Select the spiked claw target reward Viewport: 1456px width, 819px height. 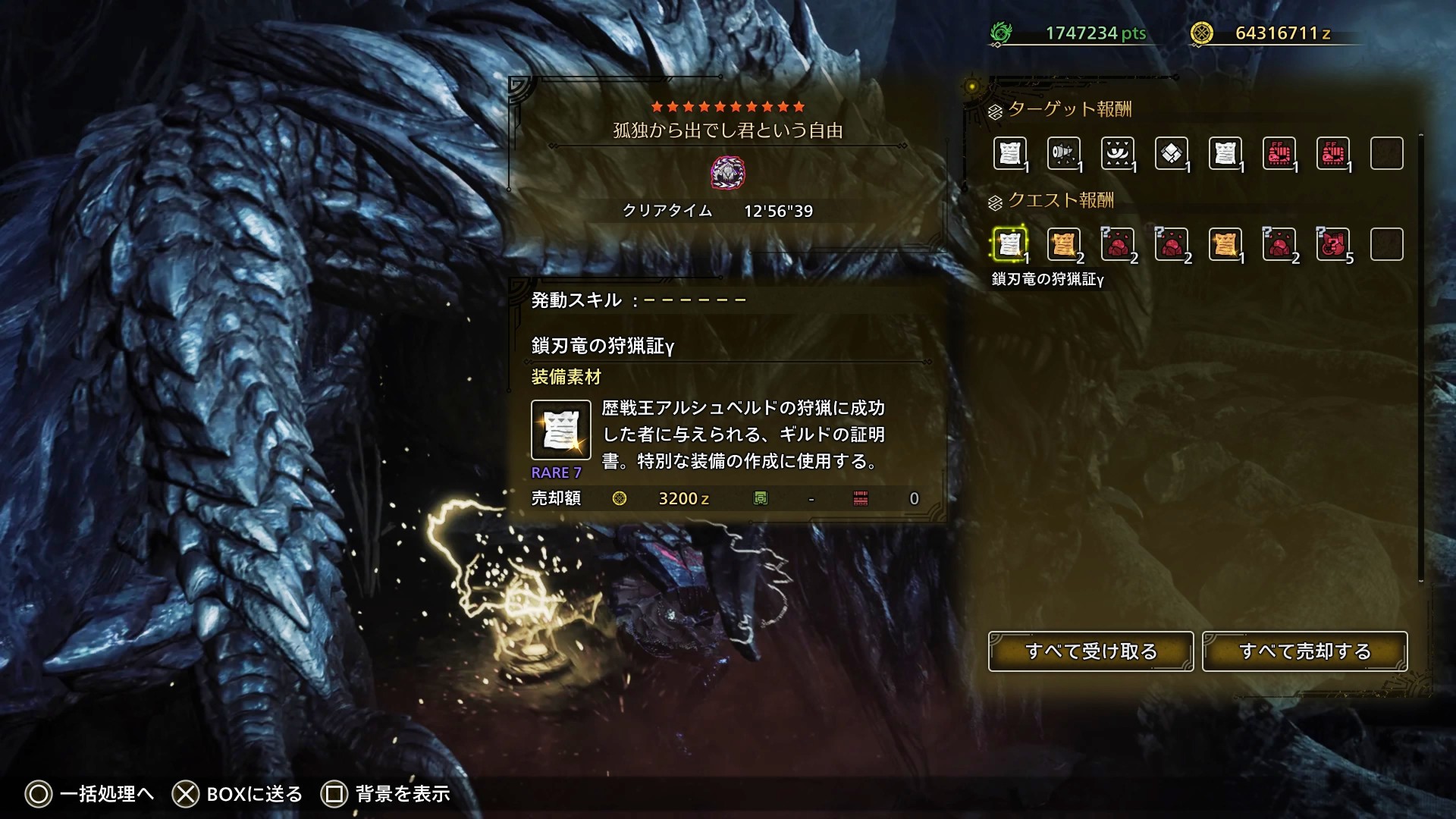(1063, 153)
